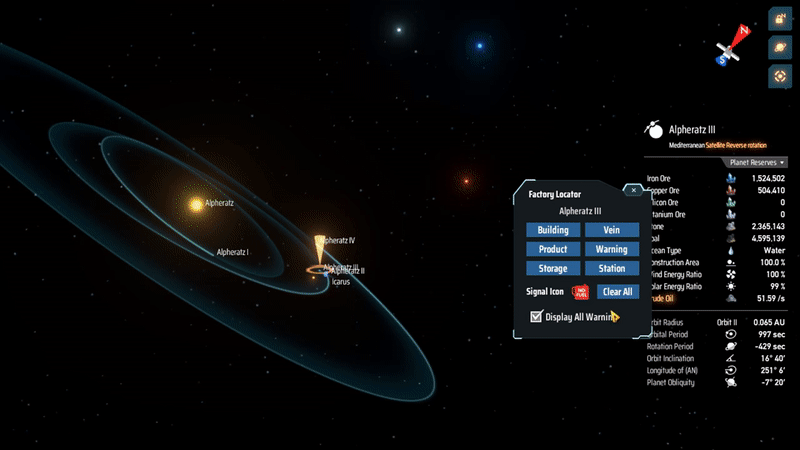
Task: Locate stations with the Station button
Action: click(x=611, y=268)
